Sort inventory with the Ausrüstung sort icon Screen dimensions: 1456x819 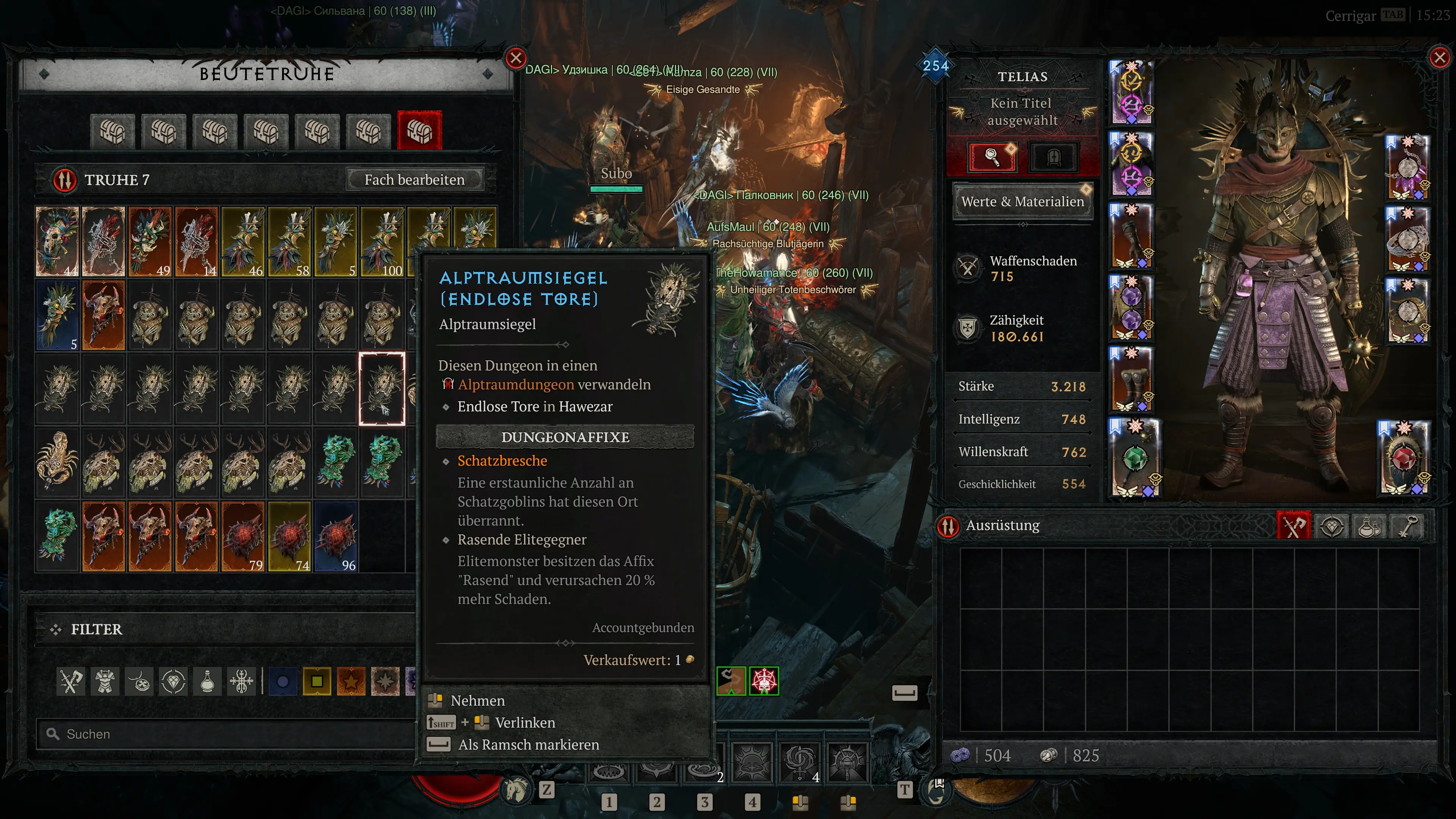click(948, 526)
